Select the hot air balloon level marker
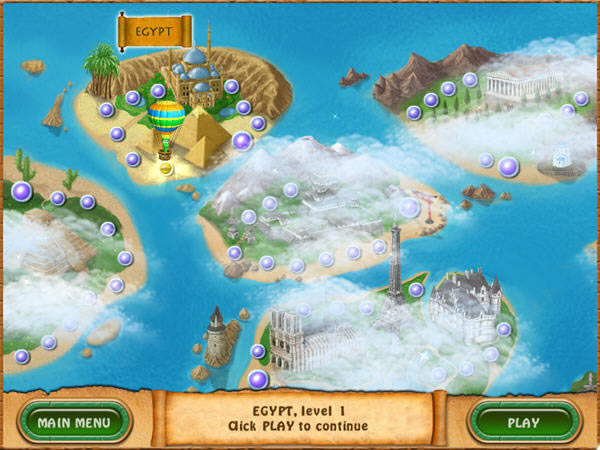This screenshot has height=450, width=600. coord(166,122)
